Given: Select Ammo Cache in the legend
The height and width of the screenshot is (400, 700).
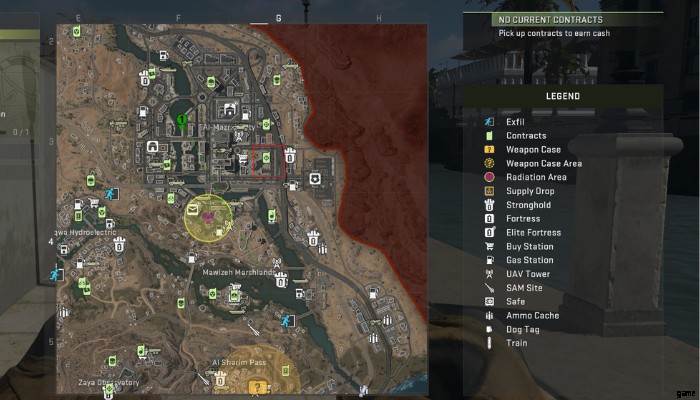Looking at the screenshot, I should point(532,315).
